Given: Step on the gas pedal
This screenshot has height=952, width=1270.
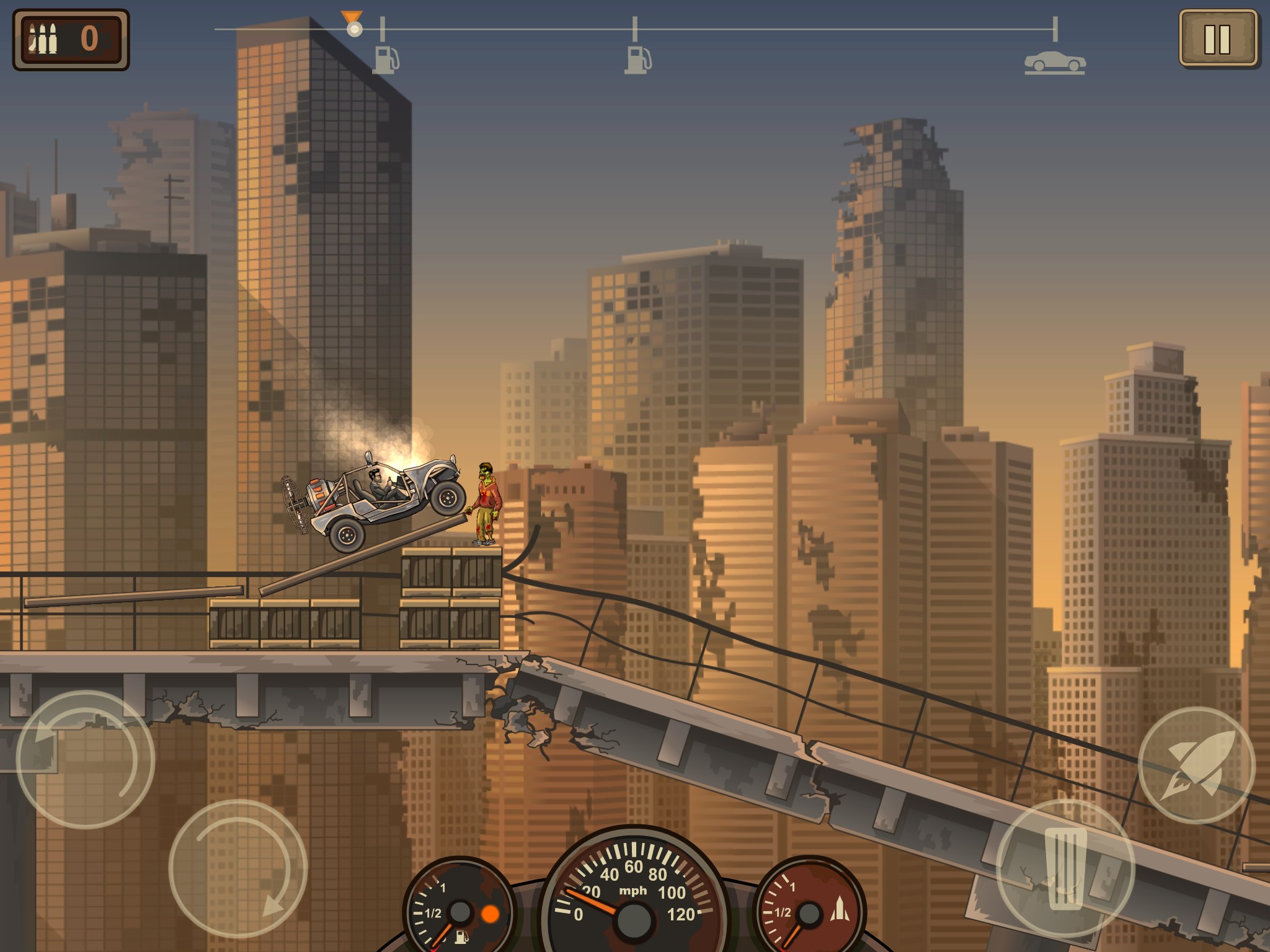Looking at the screenshot, I should pyautogui.click(x=1065, y=868).
